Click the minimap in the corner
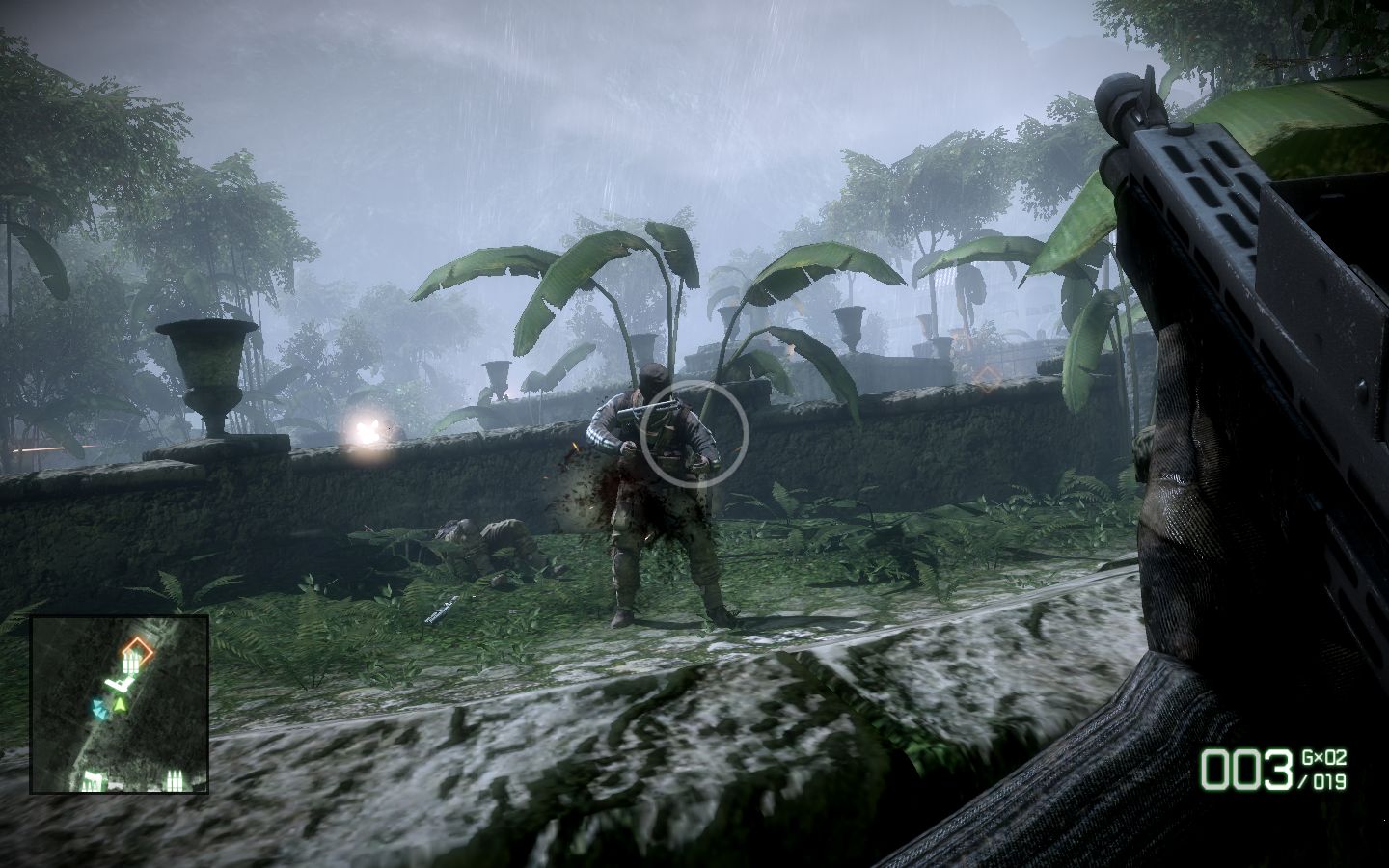 pos(120,704)
